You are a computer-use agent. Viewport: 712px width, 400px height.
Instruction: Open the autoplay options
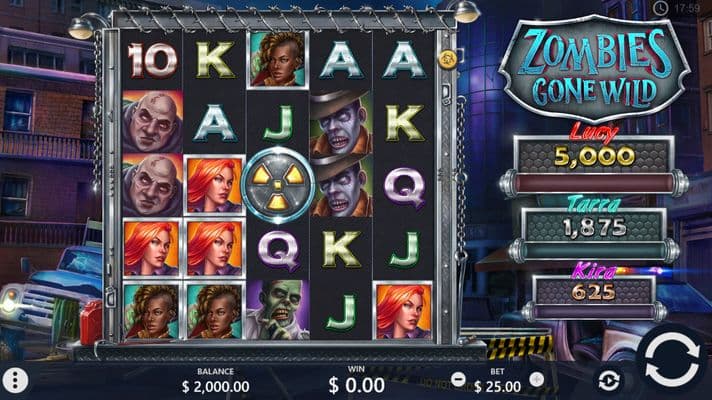(x=608, y=380)
